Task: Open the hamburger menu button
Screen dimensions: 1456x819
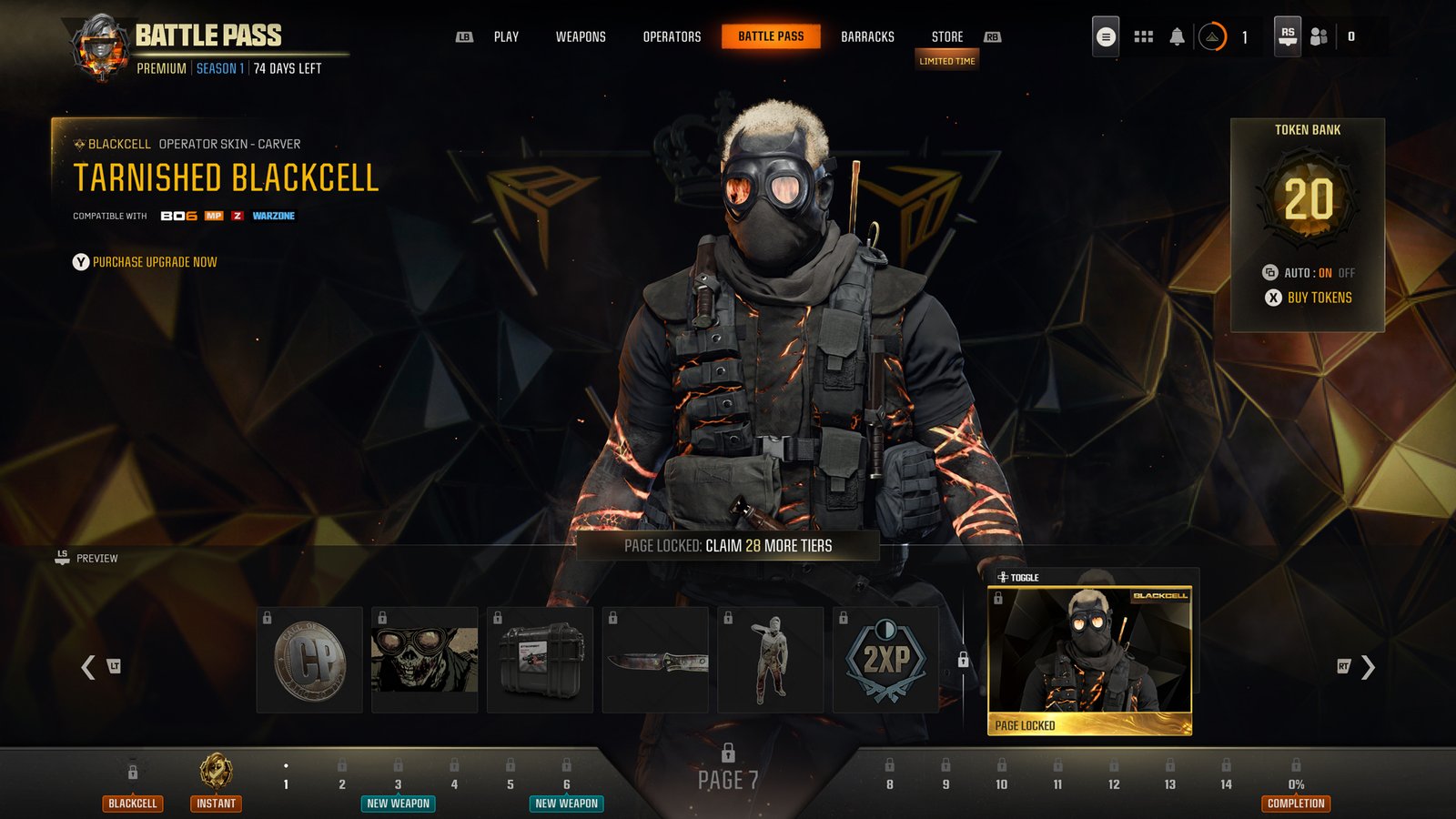Action: coord(1106,36)
